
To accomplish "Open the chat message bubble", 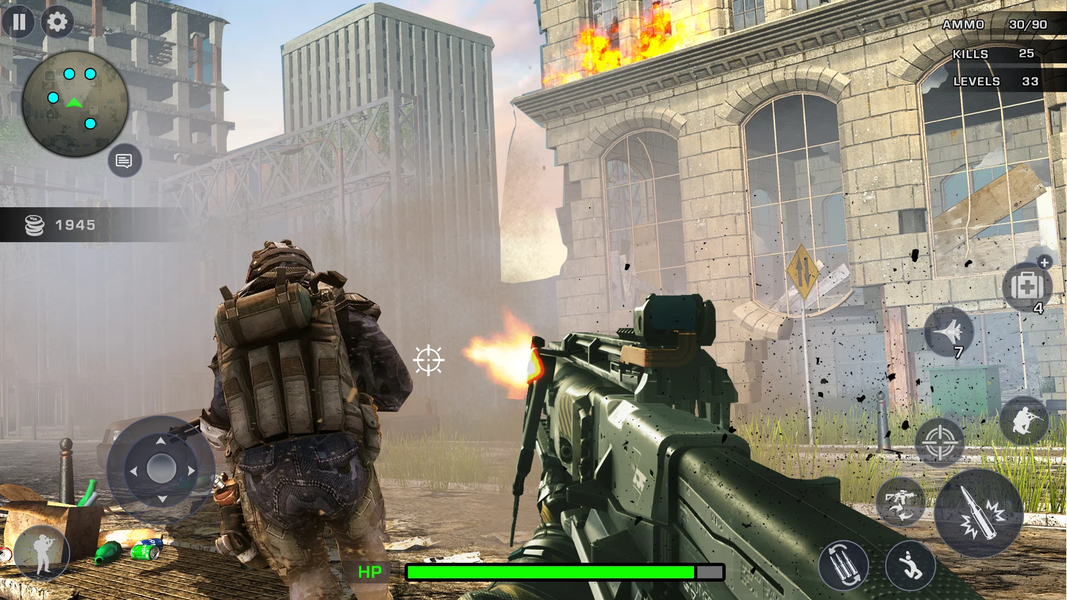I will click(124, 160).
